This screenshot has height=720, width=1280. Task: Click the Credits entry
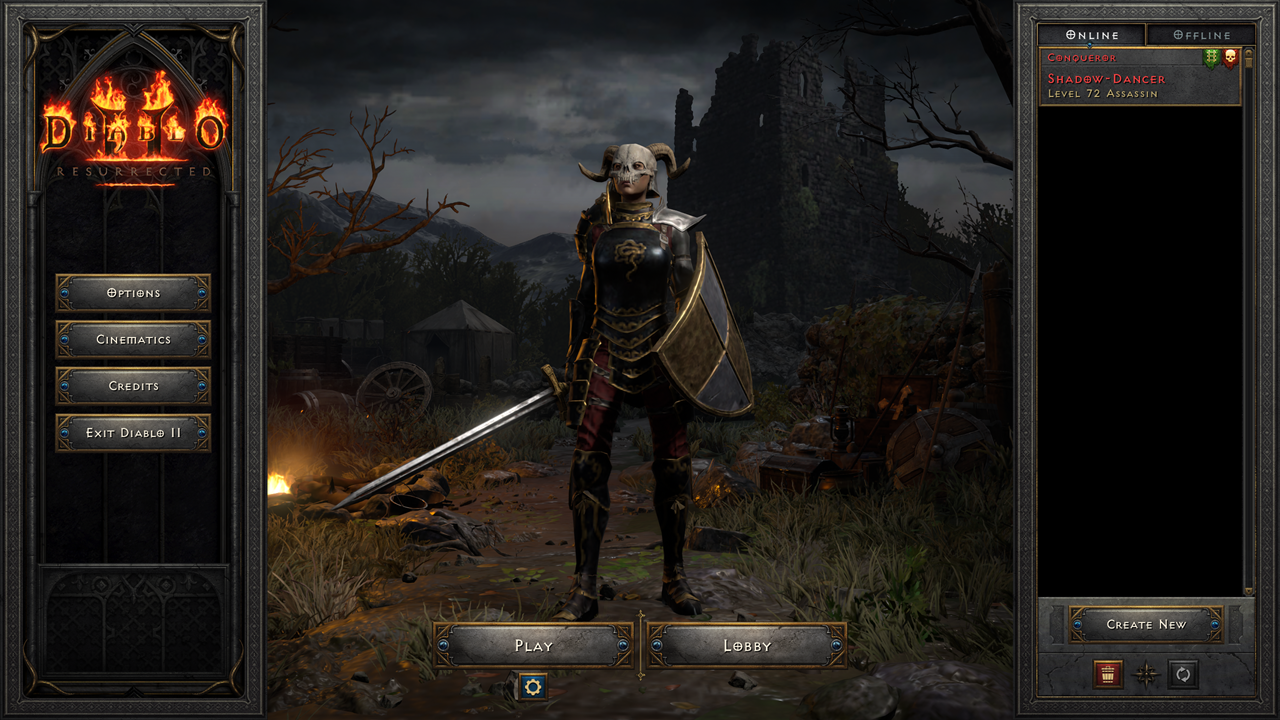[134, 386]
